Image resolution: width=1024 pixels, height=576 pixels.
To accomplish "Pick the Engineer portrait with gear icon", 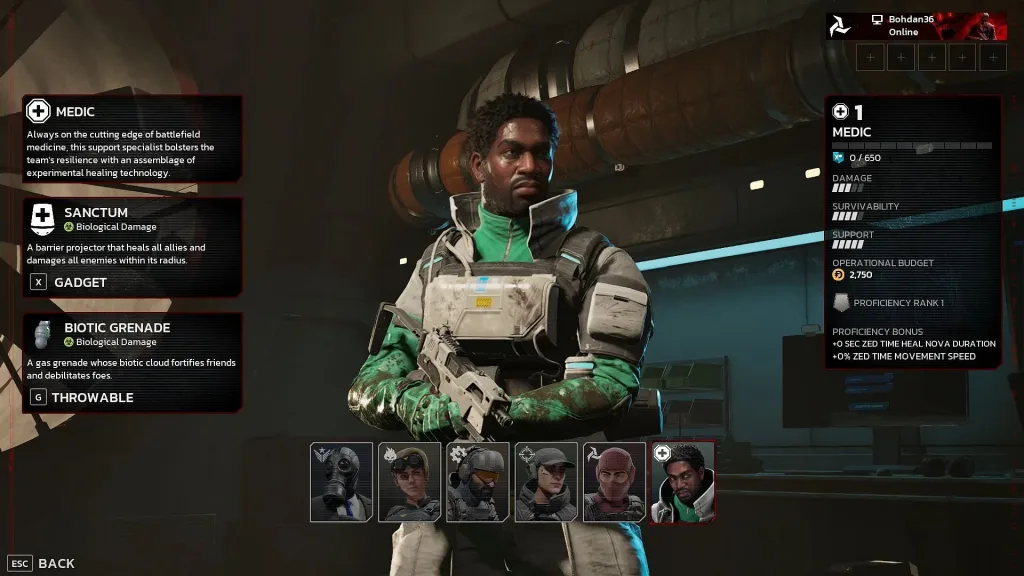I will pyautogui.click(x=477, y=482).
